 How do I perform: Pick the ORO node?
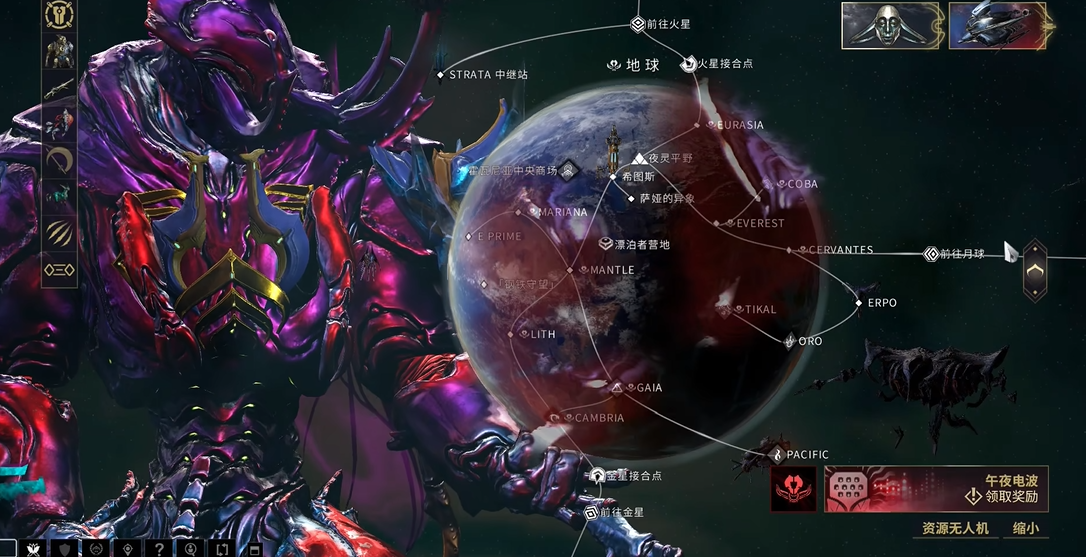(790, 341)
